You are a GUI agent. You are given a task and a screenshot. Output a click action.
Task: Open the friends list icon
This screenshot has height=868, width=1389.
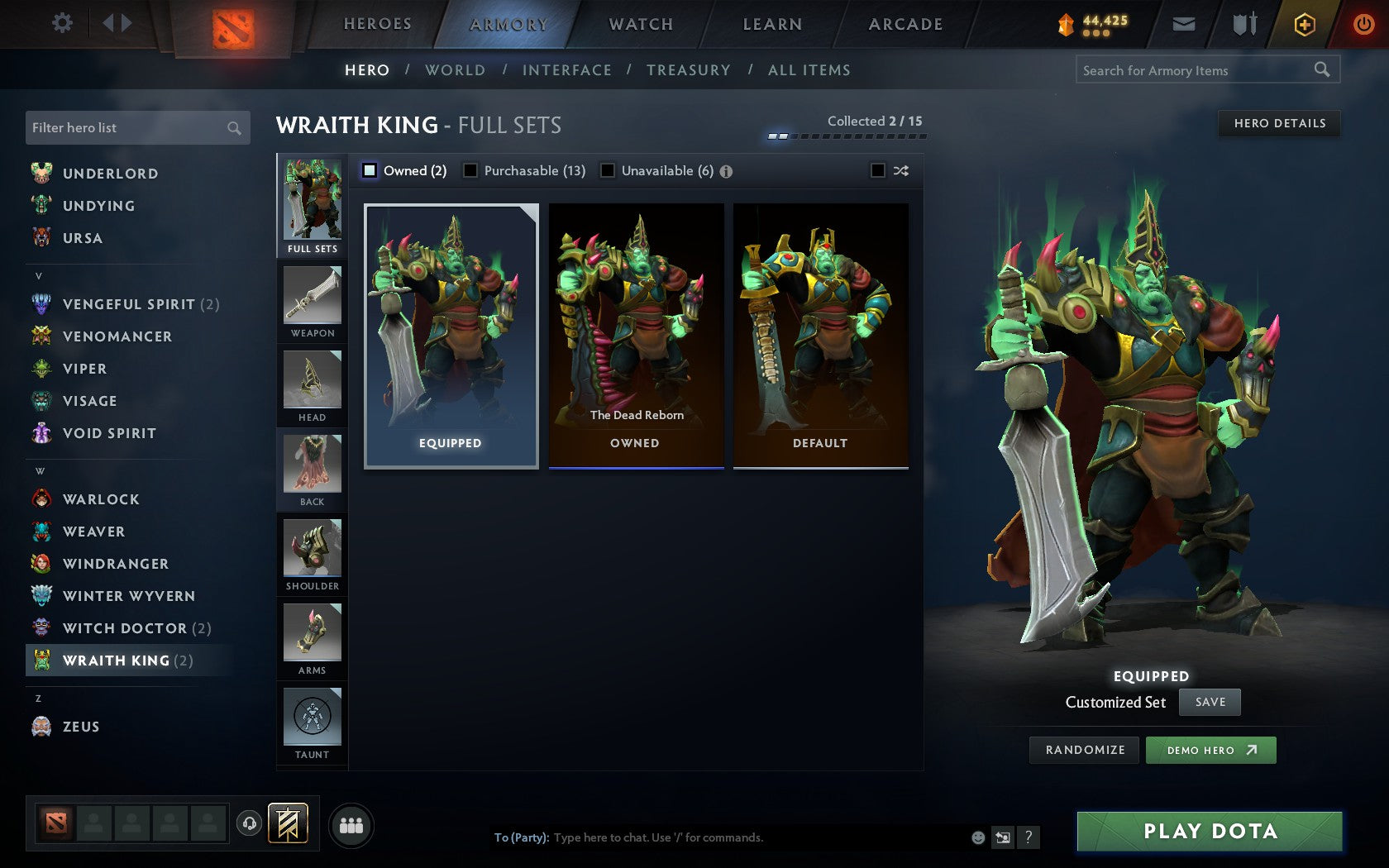click(x=351, y=823)
